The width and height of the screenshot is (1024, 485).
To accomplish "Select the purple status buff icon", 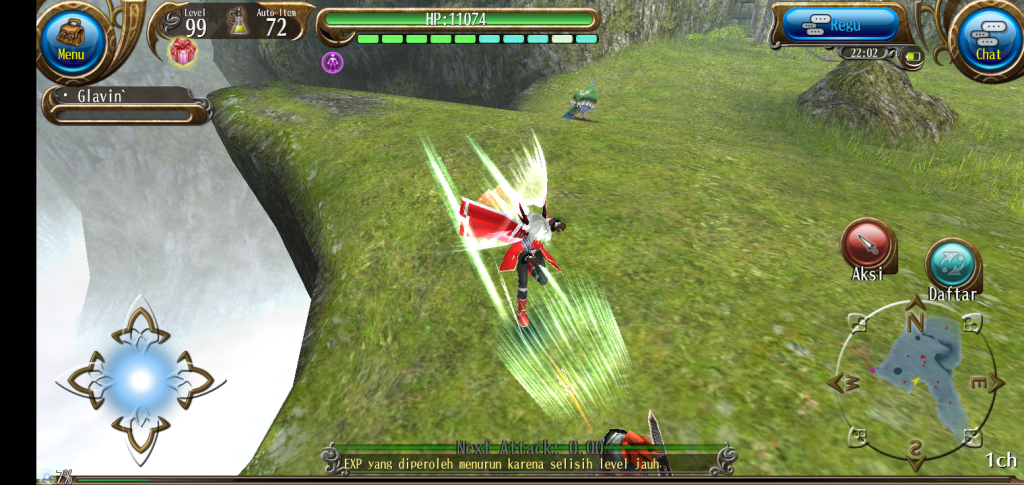I will click(x=332, y=62).
